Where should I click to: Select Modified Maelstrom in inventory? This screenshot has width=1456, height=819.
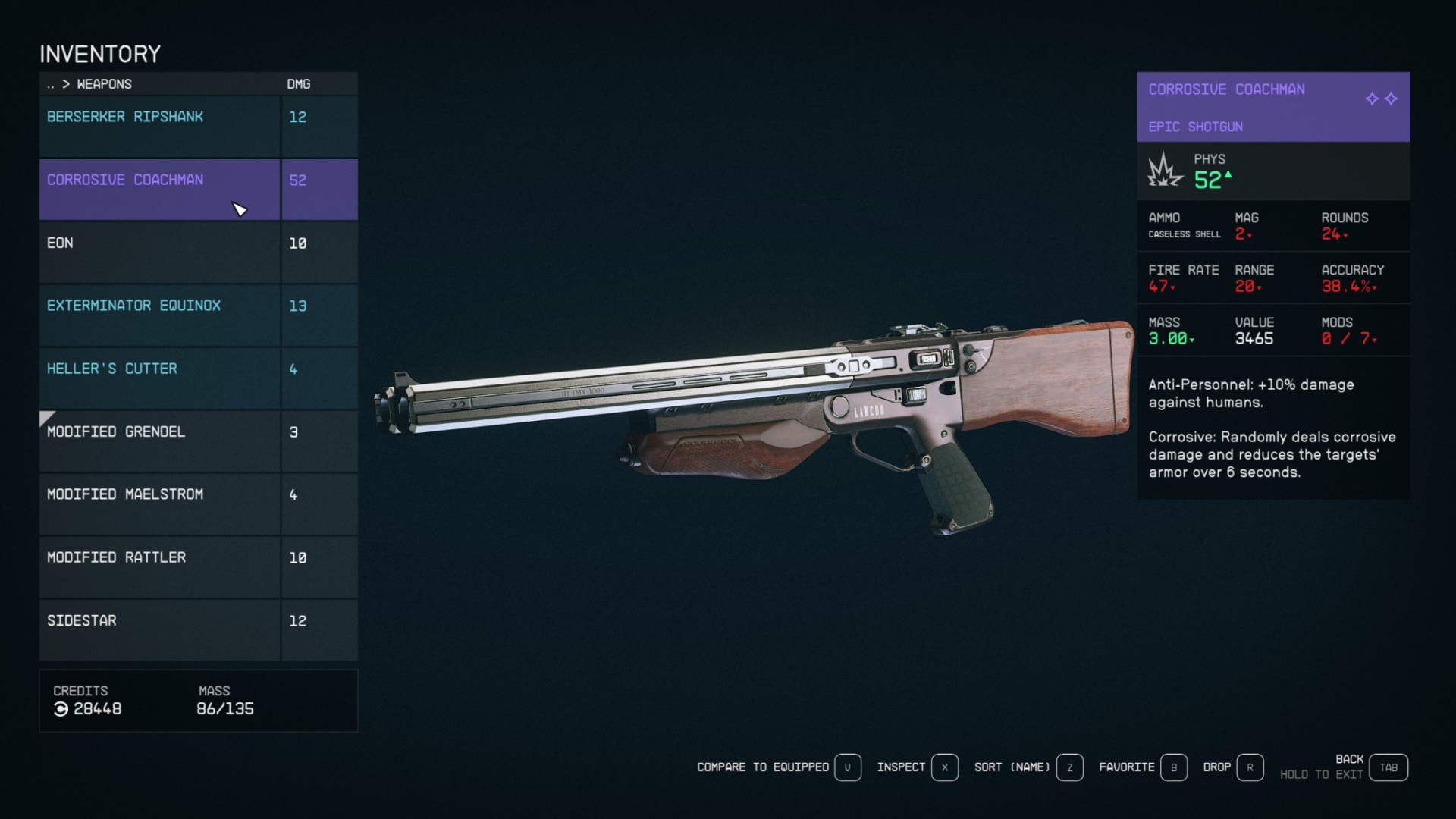pyautogui.click(x=159, y=504)
